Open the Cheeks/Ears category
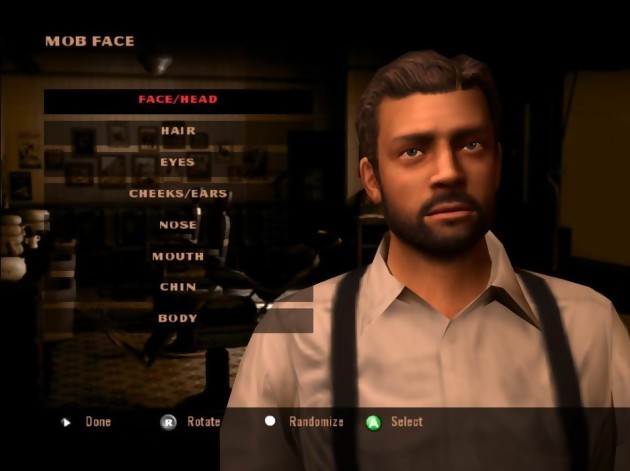 pos(178,193)
